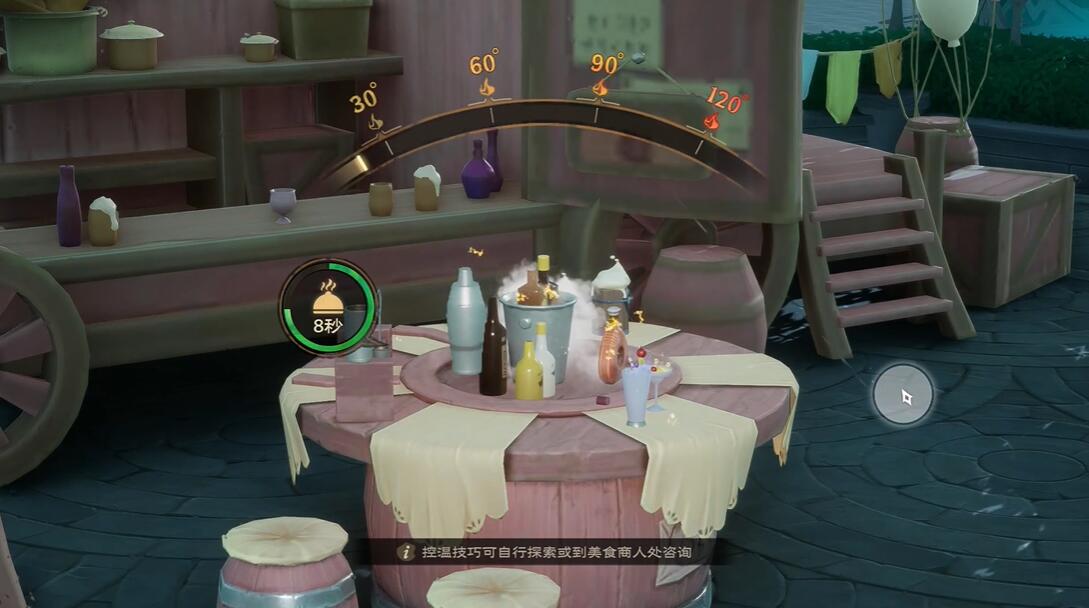Click the info icon beside the hint text
Image resolution: width=1089 pixels, height=608 pixels.
coord(406,552)
